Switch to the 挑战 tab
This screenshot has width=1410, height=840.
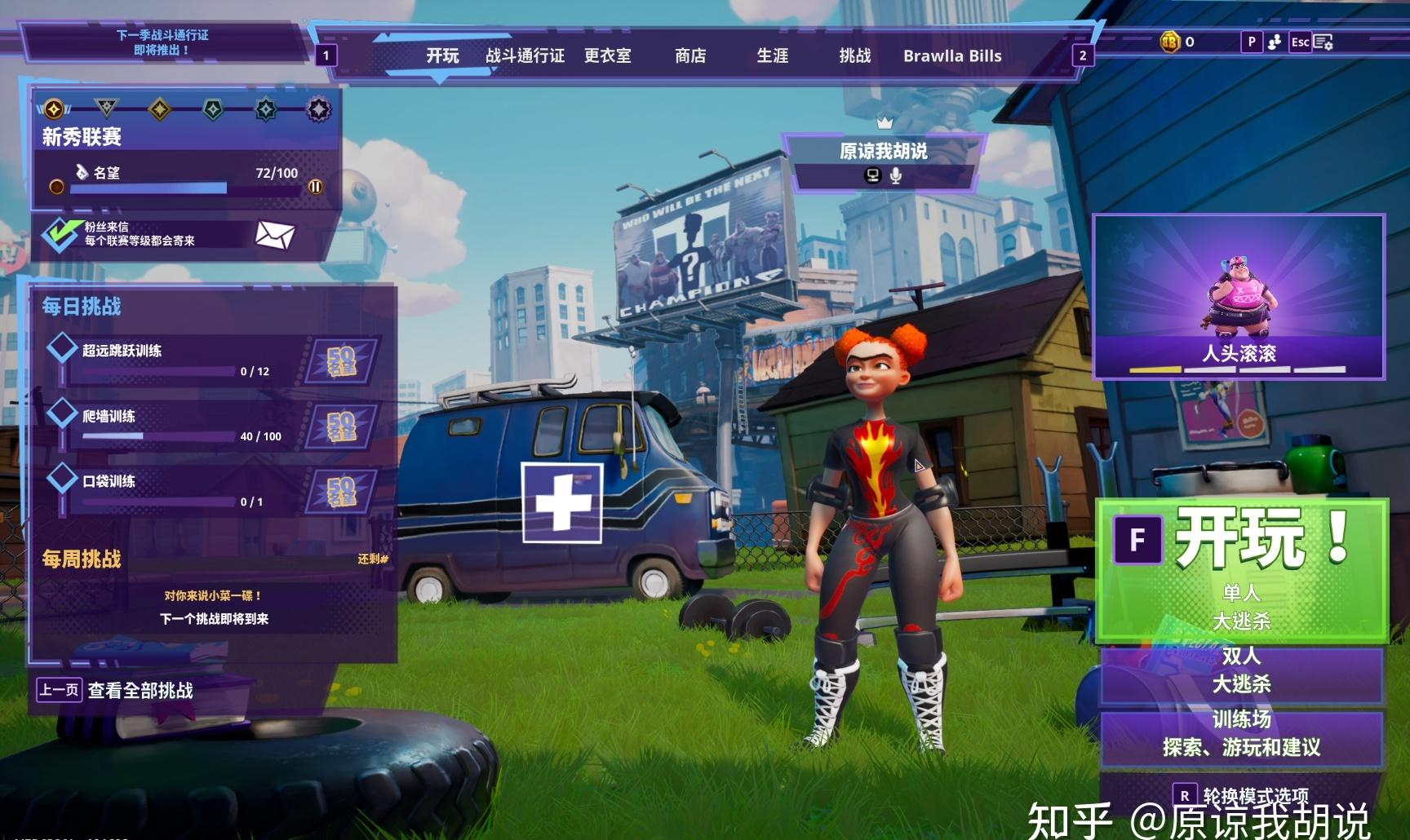[854, 55]
